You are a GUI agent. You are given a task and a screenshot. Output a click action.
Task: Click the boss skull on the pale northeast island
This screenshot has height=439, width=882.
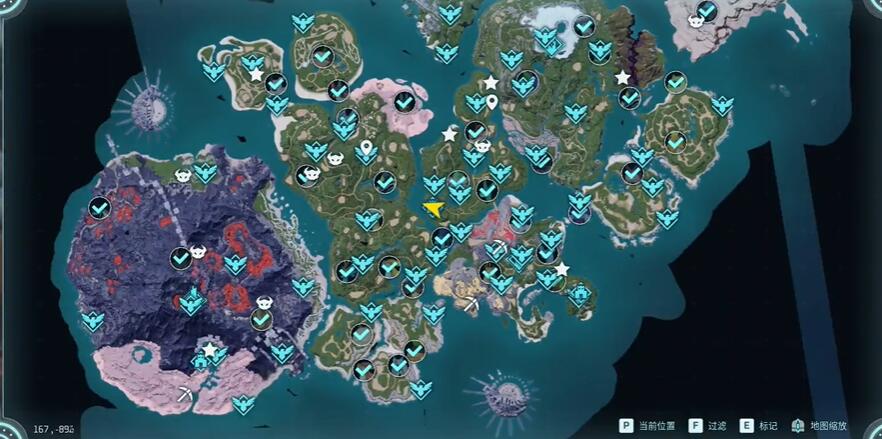tap(696, 21)
